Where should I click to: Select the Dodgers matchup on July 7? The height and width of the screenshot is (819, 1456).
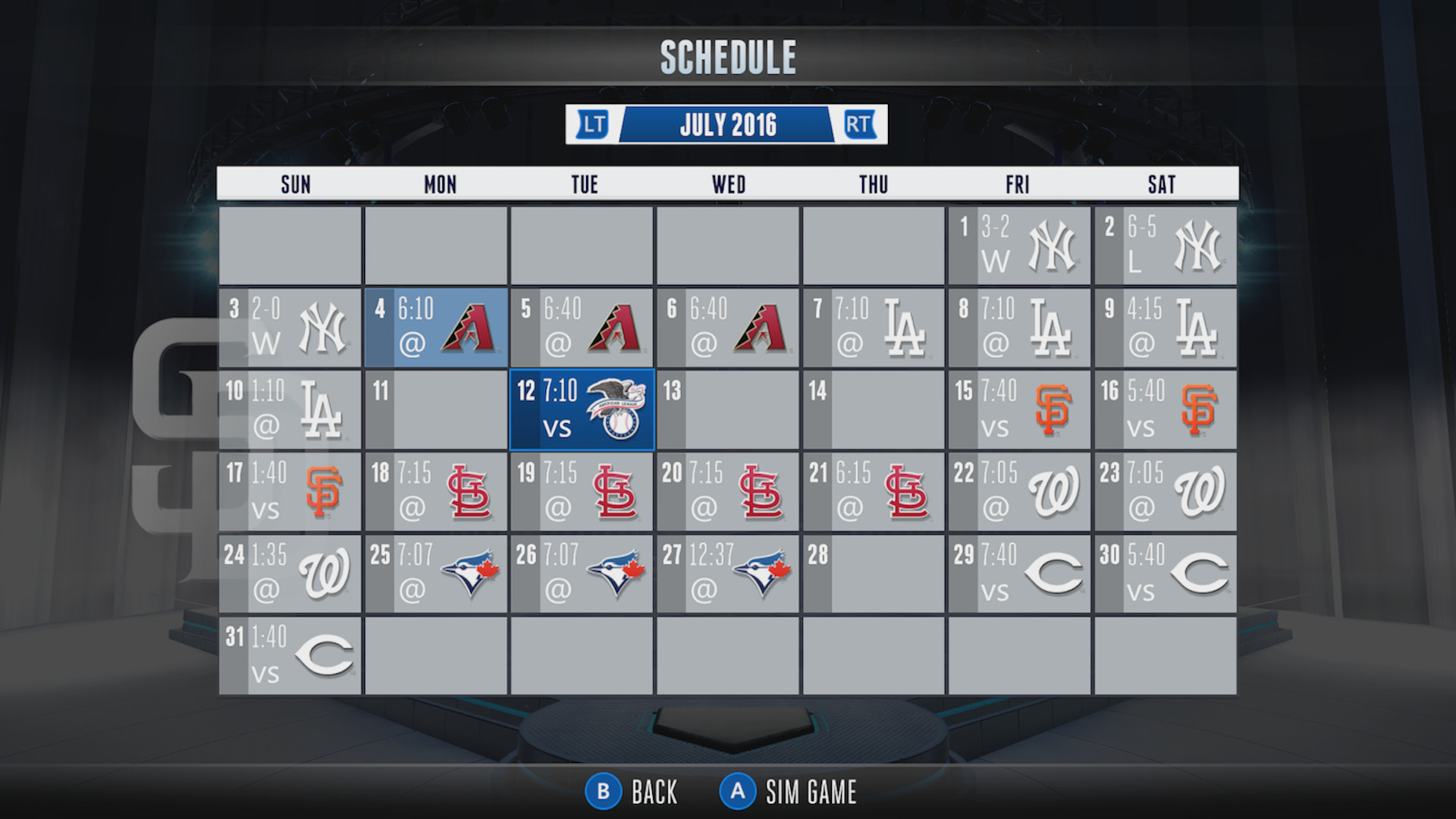[874, 328]
